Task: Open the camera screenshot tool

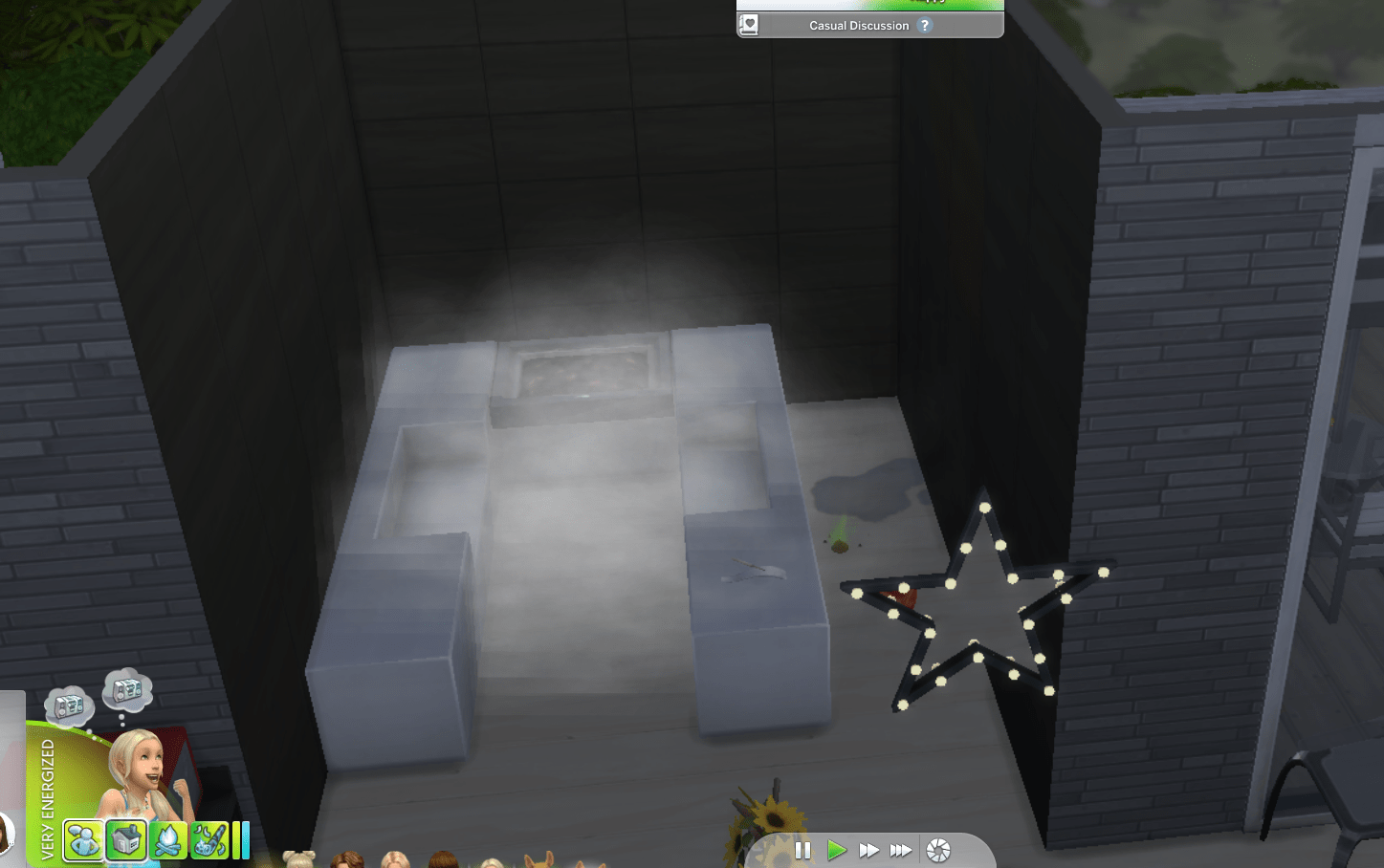Action: click(x=937, y=849)
